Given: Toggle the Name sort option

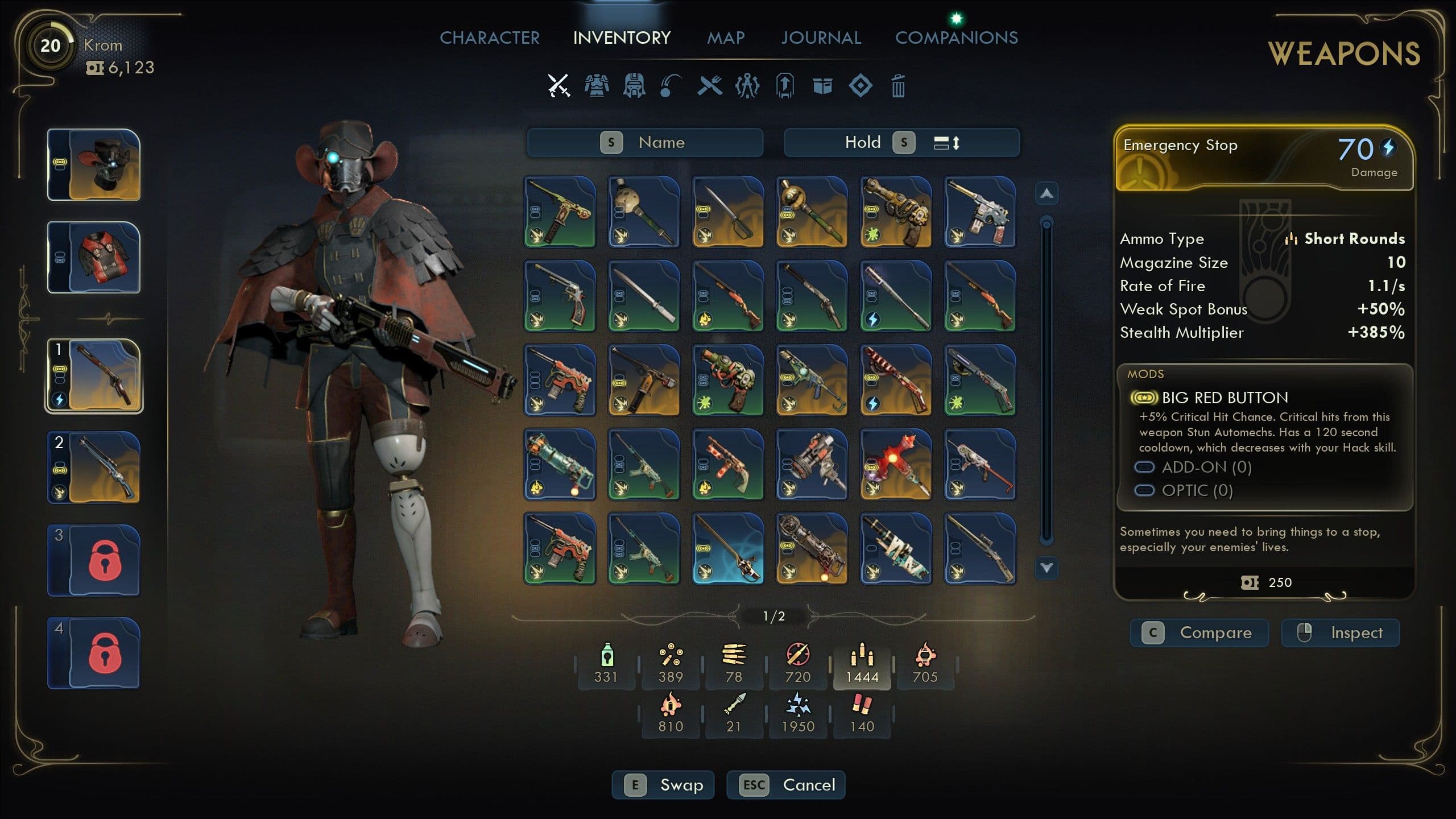Looking at the screenshot, I should pyautogui.click(x=646, y=143).
